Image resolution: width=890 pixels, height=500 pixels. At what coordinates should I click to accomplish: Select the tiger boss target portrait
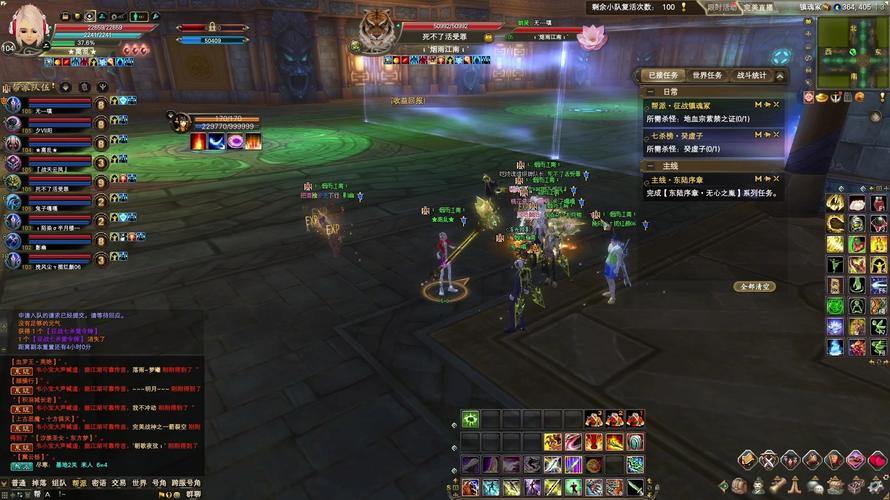click(x=376, y=30)
